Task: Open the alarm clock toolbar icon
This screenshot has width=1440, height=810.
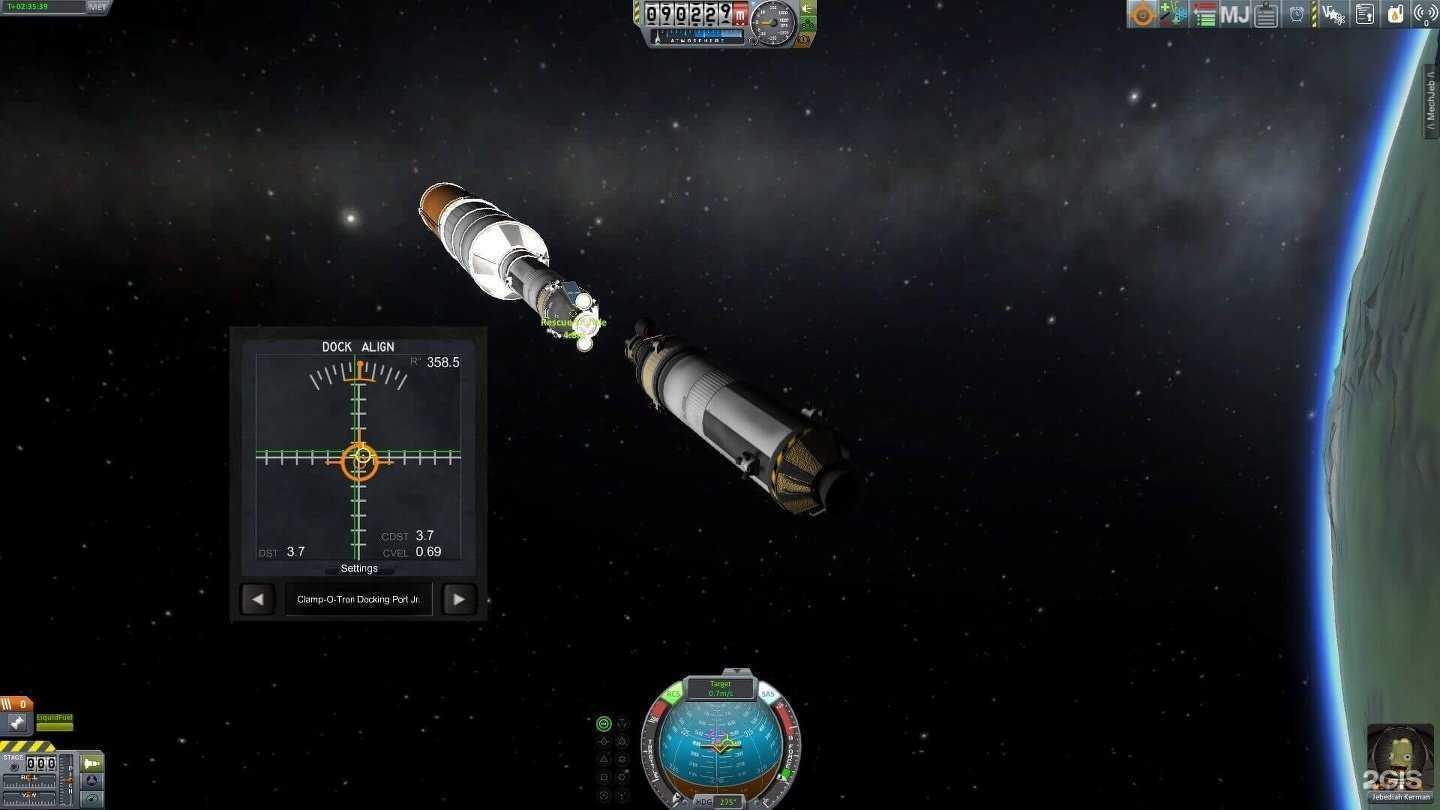Action: [1297, 14]
